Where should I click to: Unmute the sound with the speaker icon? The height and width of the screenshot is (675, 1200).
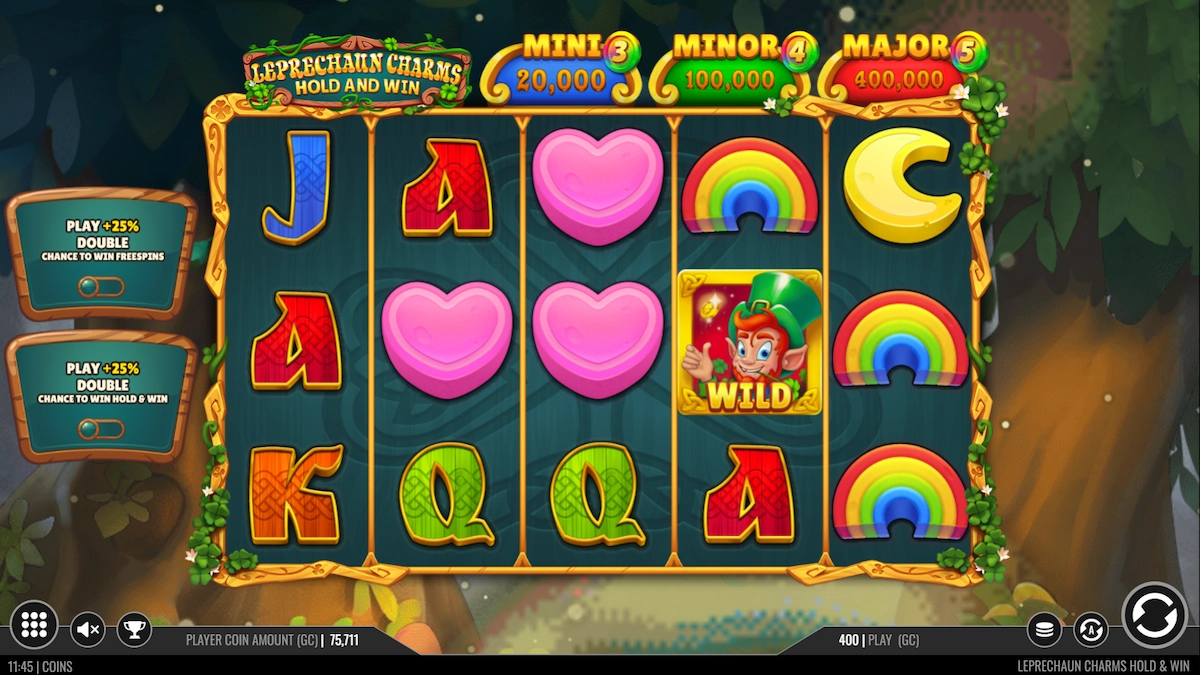(88, 629)
